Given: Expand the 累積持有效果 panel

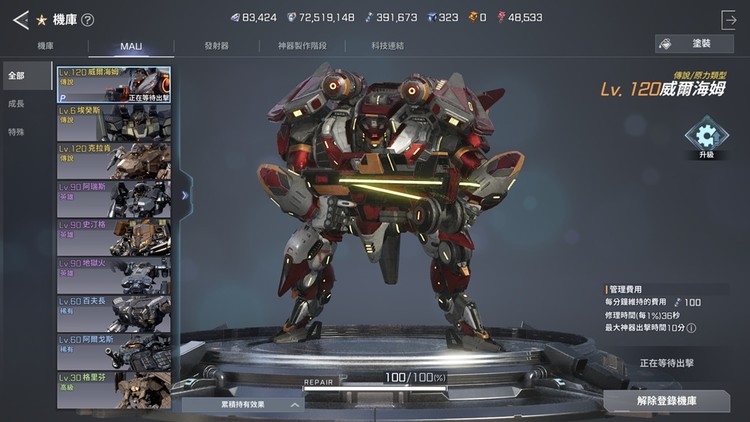Looking at the screenshot, I should (x=243, y=405).
